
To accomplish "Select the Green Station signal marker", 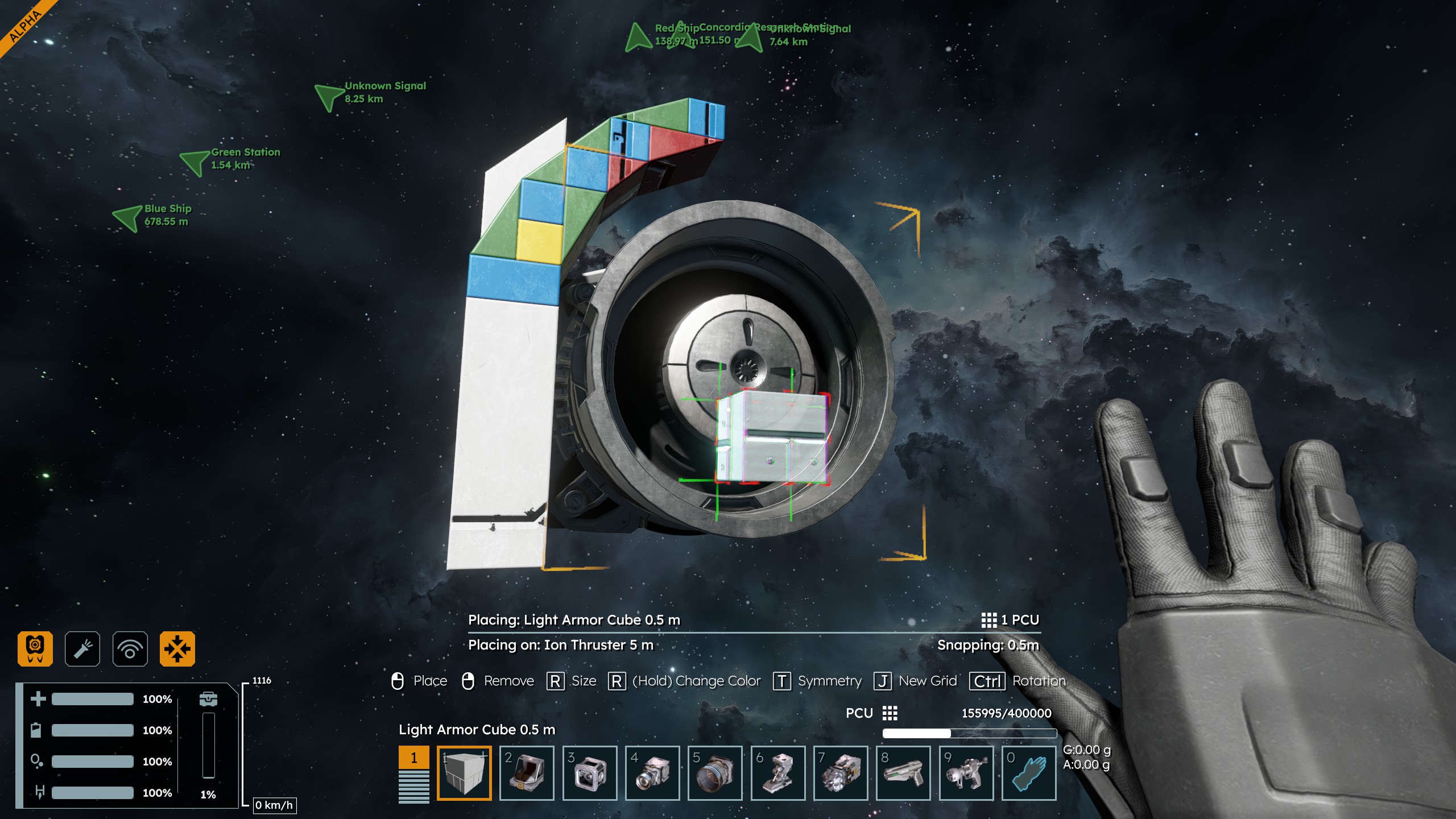I will [x=195, y=162].
